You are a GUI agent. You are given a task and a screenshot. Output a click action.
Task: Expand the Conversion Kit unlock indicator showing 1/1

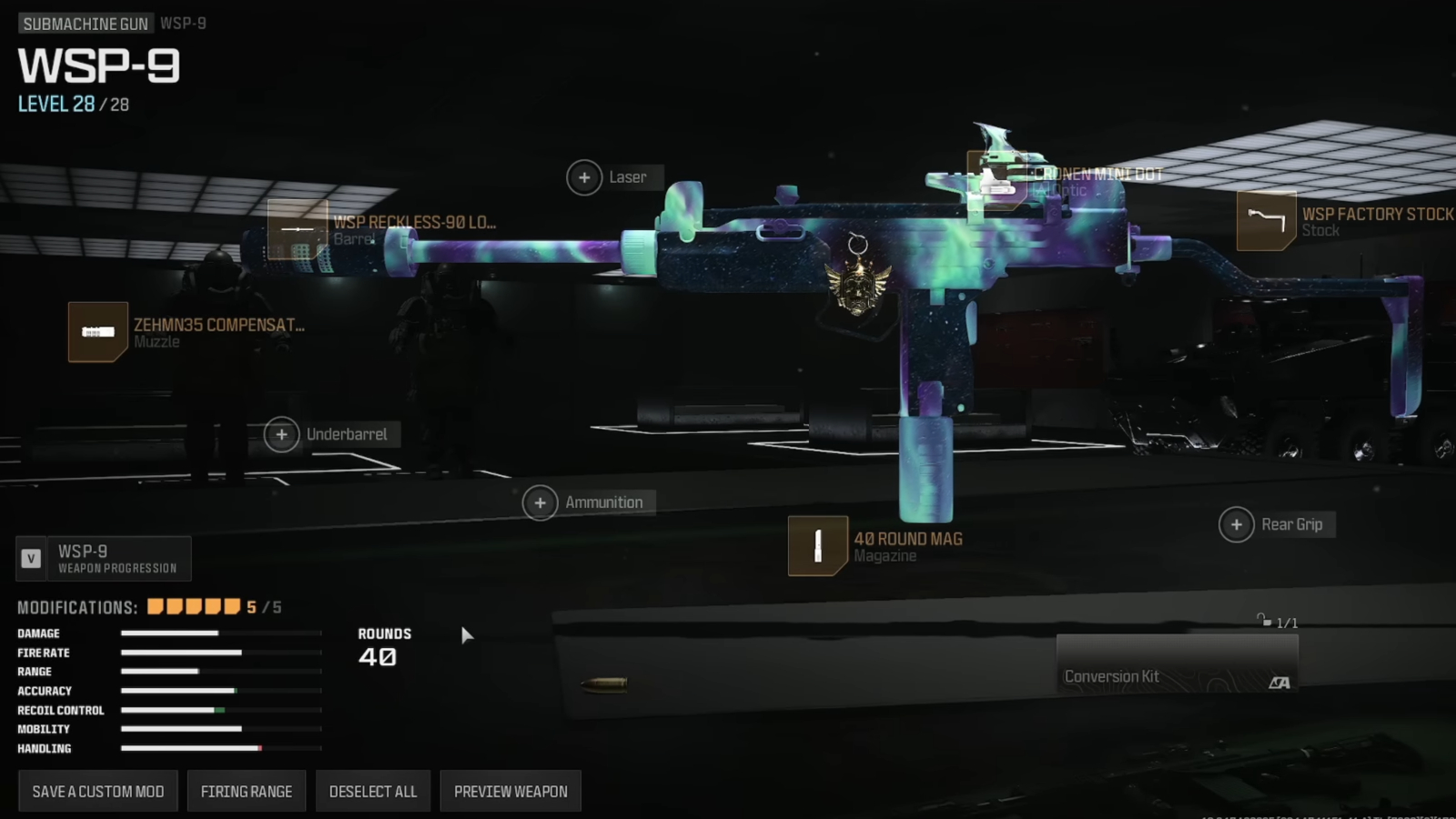point(1279,622)
